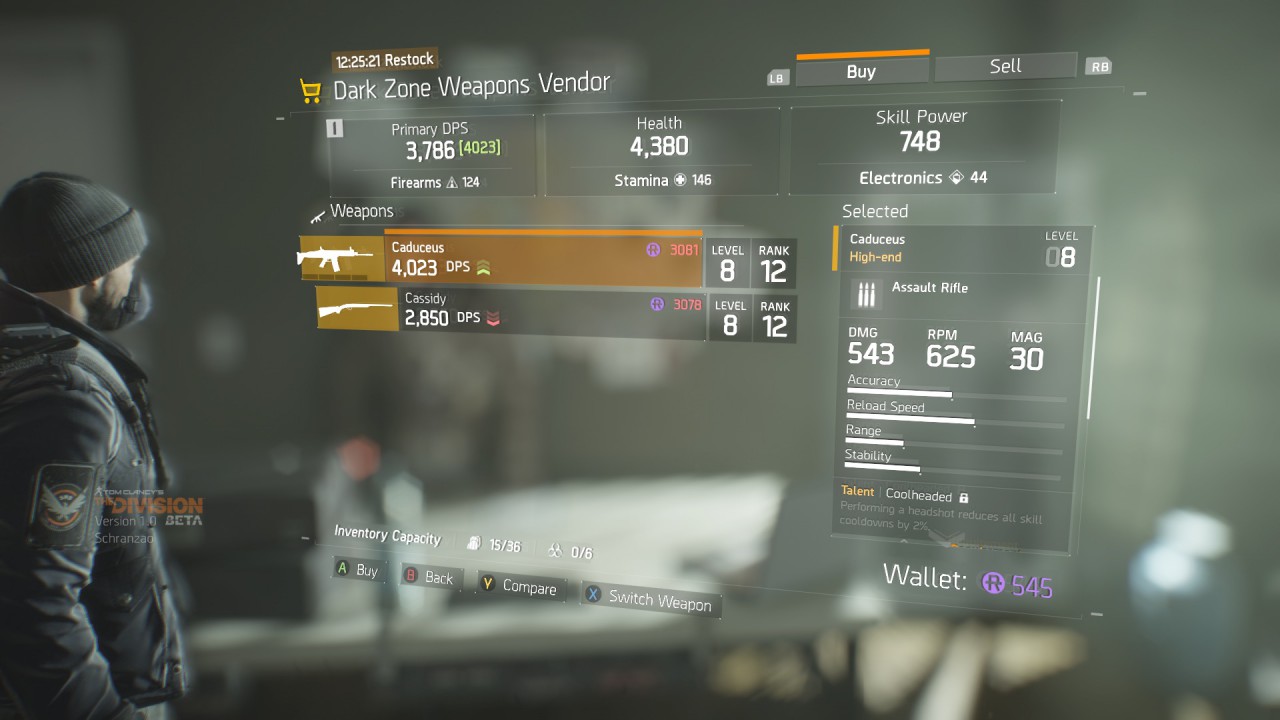The width and height of the screenshot is (1280, 720).
Task: Activate Switch Weapon option
Action: 648,598
